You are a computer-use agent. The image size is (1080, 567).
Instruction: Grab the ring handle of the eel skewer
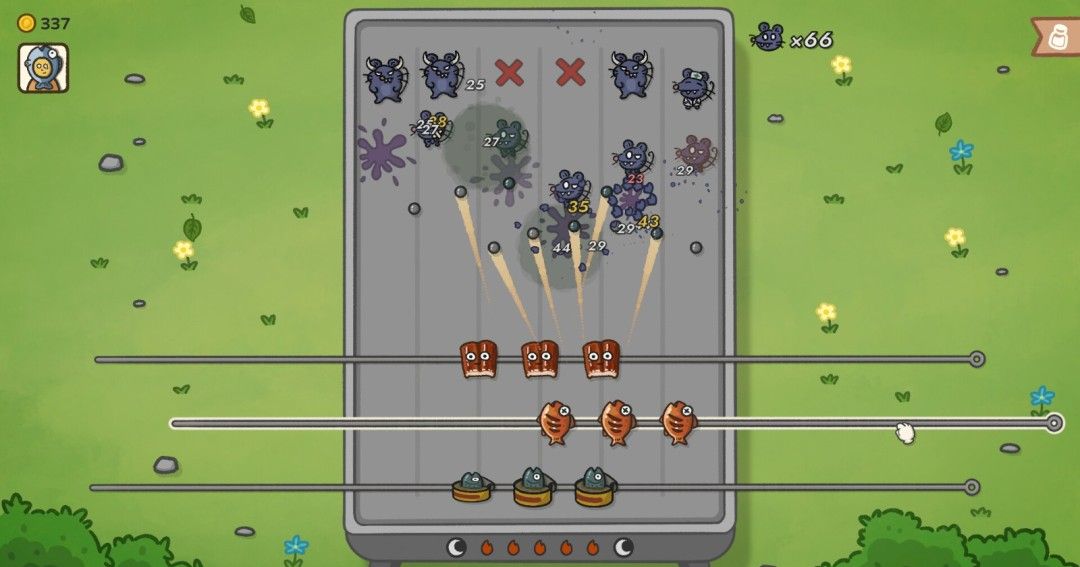tap(976, 359)
